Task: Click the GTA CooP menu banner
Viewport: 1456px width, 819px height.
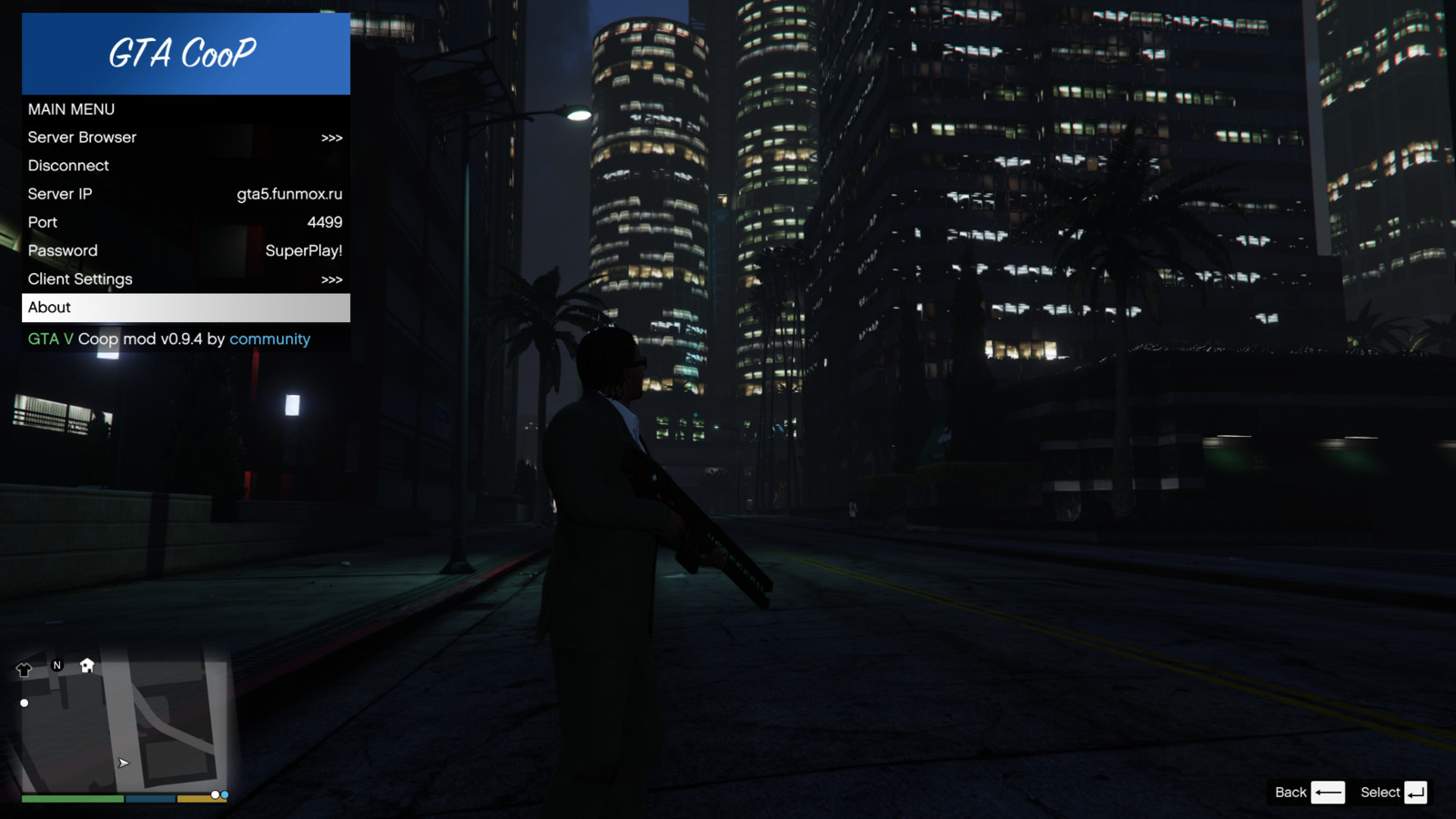Action: (x=185, y=54)
